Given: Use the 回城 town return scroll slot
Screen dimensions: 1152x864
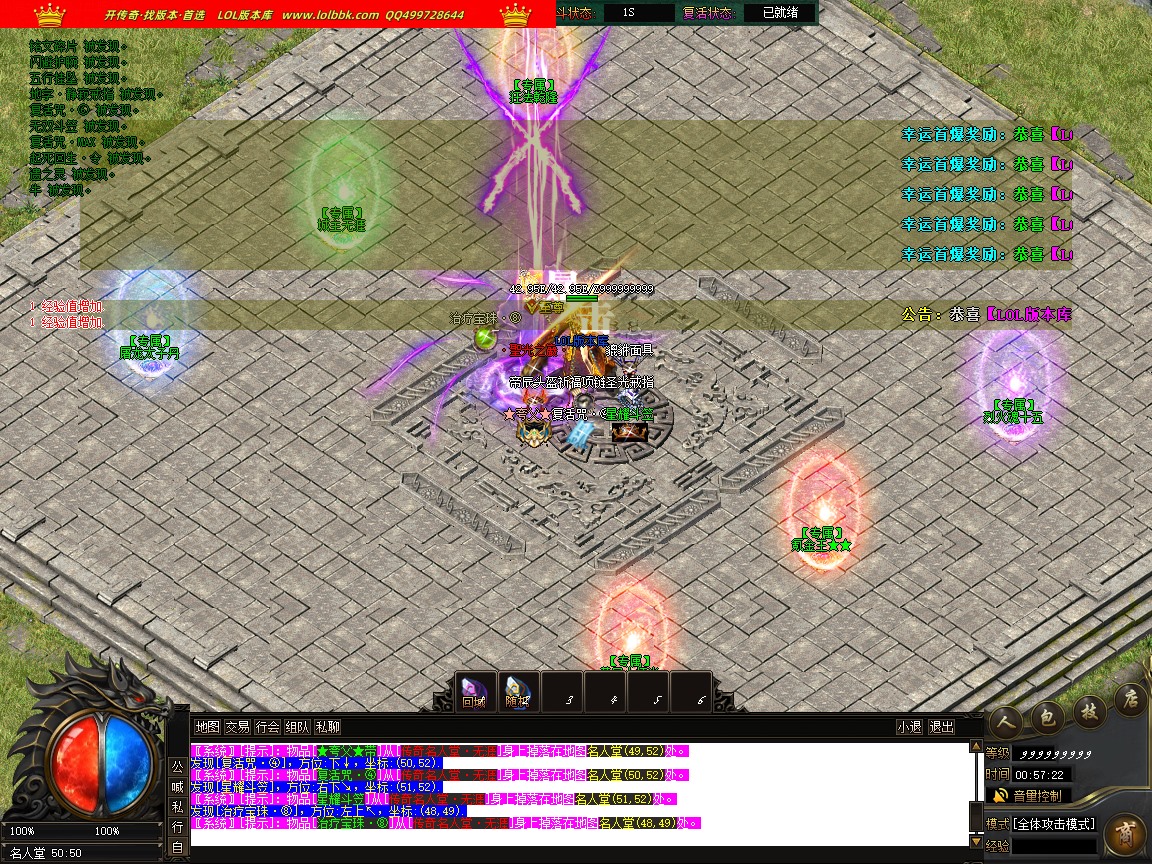Looking at the screenshot, I should pyautogui.click(x=473, y=692).
